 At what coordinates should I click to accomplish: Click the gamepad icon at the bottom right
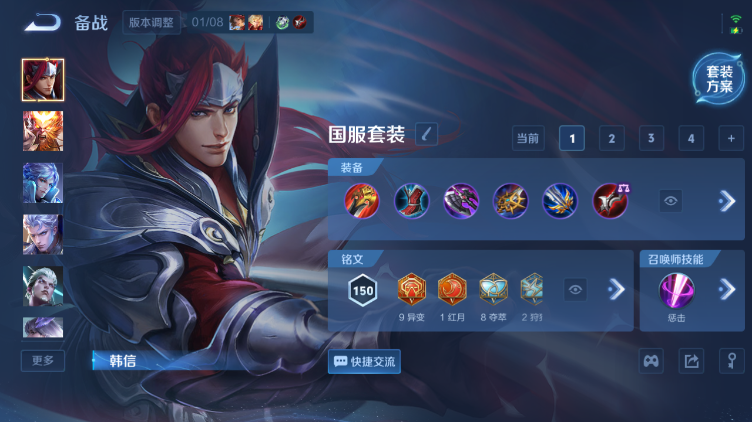pos(651,361)
